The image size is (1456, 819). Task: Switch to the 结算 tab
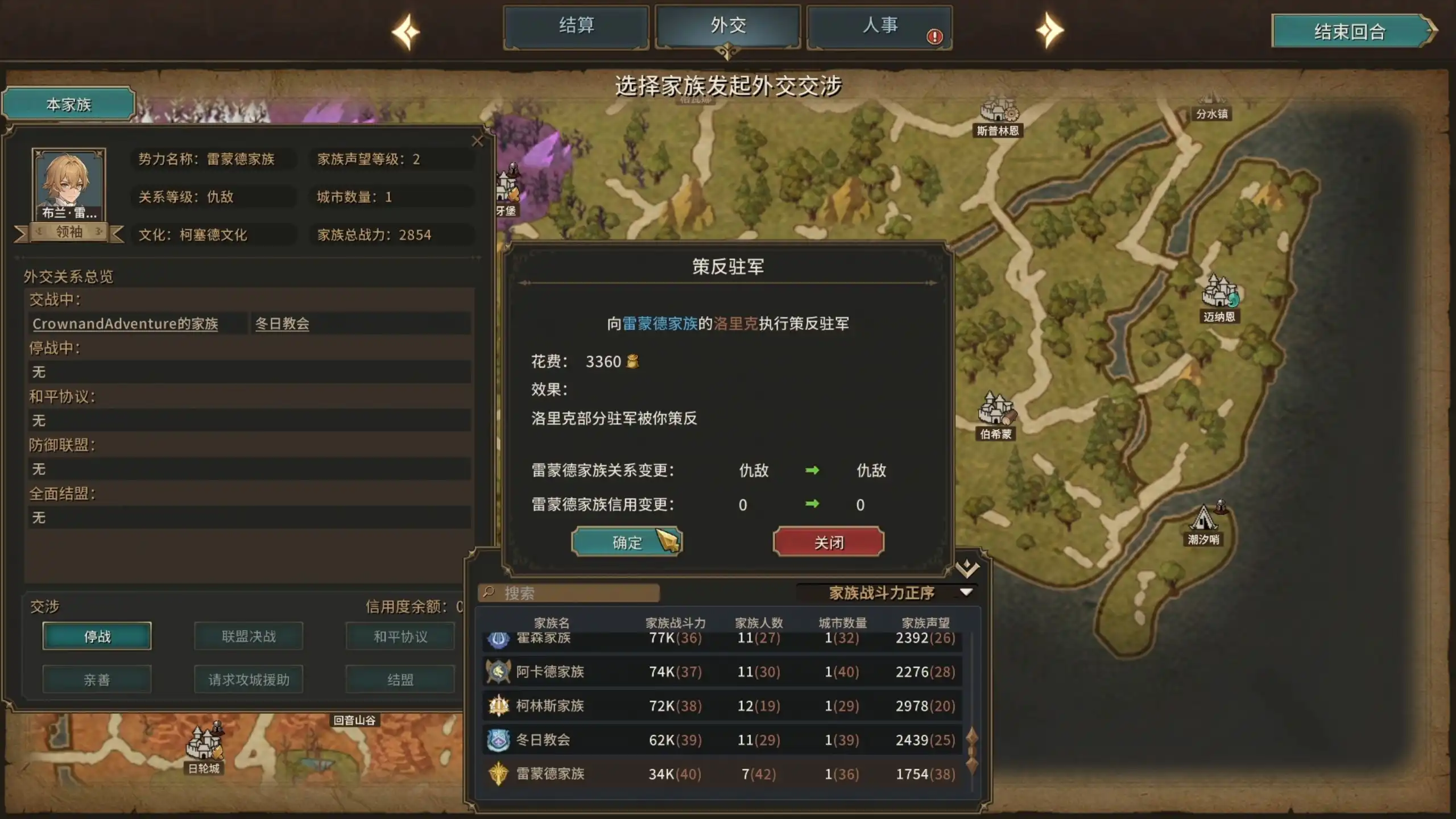click(x=576, y=26)
